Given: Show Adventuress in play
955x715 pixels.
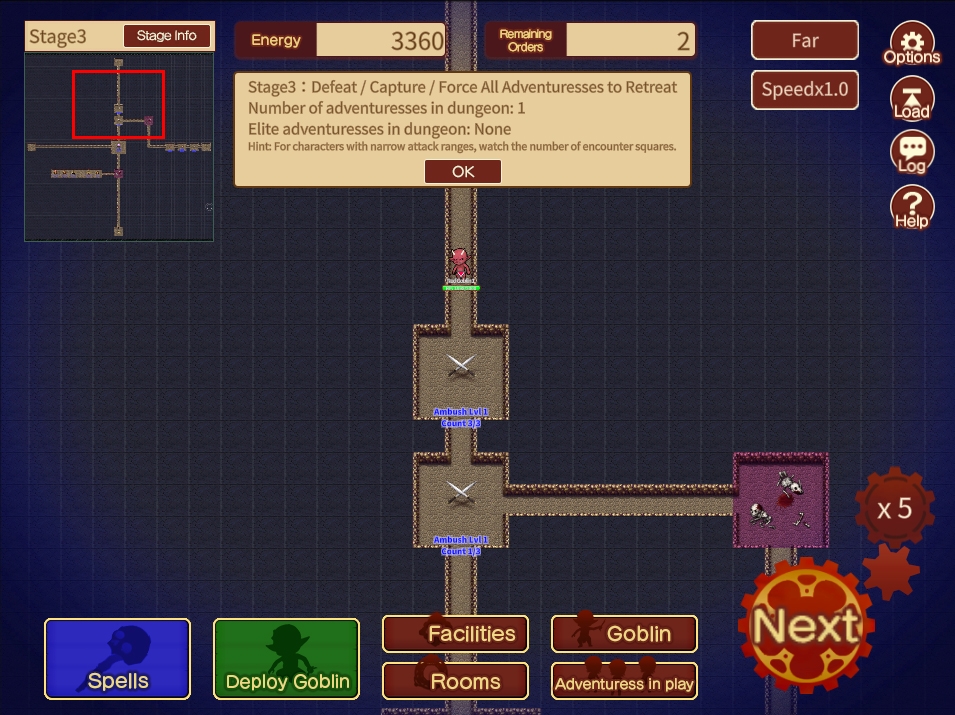Looking at the screenshot, I should pos(624,682).
